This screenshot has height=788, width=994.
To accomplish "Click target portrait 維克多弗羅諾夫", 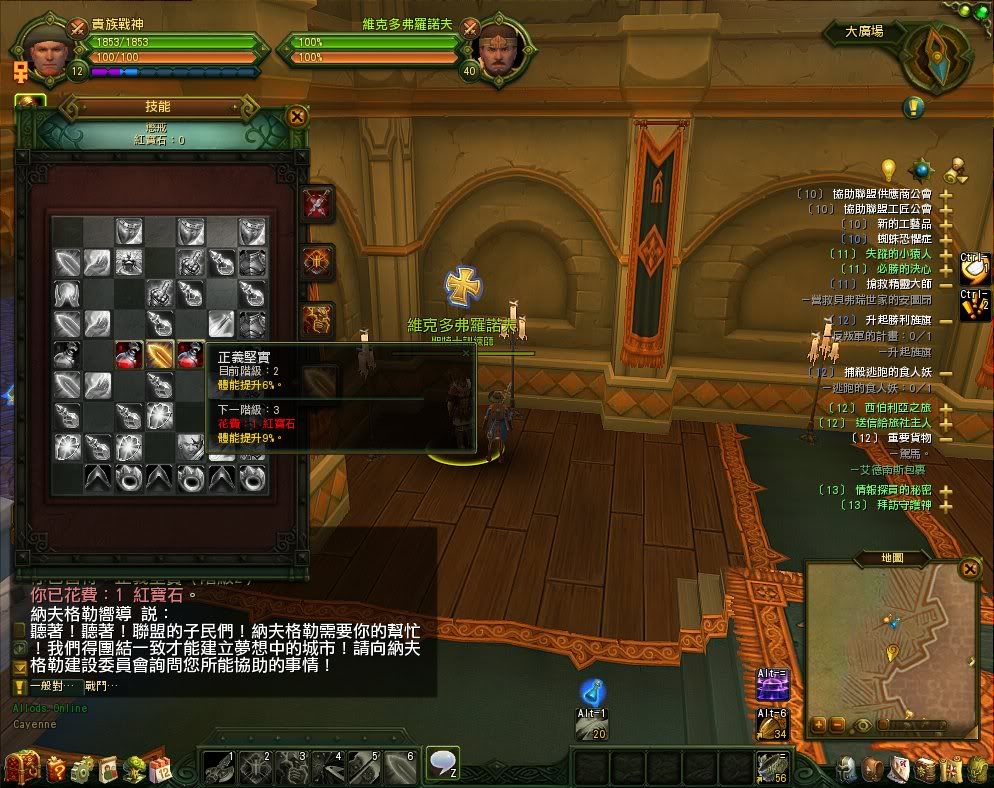I will click(495, 49).
